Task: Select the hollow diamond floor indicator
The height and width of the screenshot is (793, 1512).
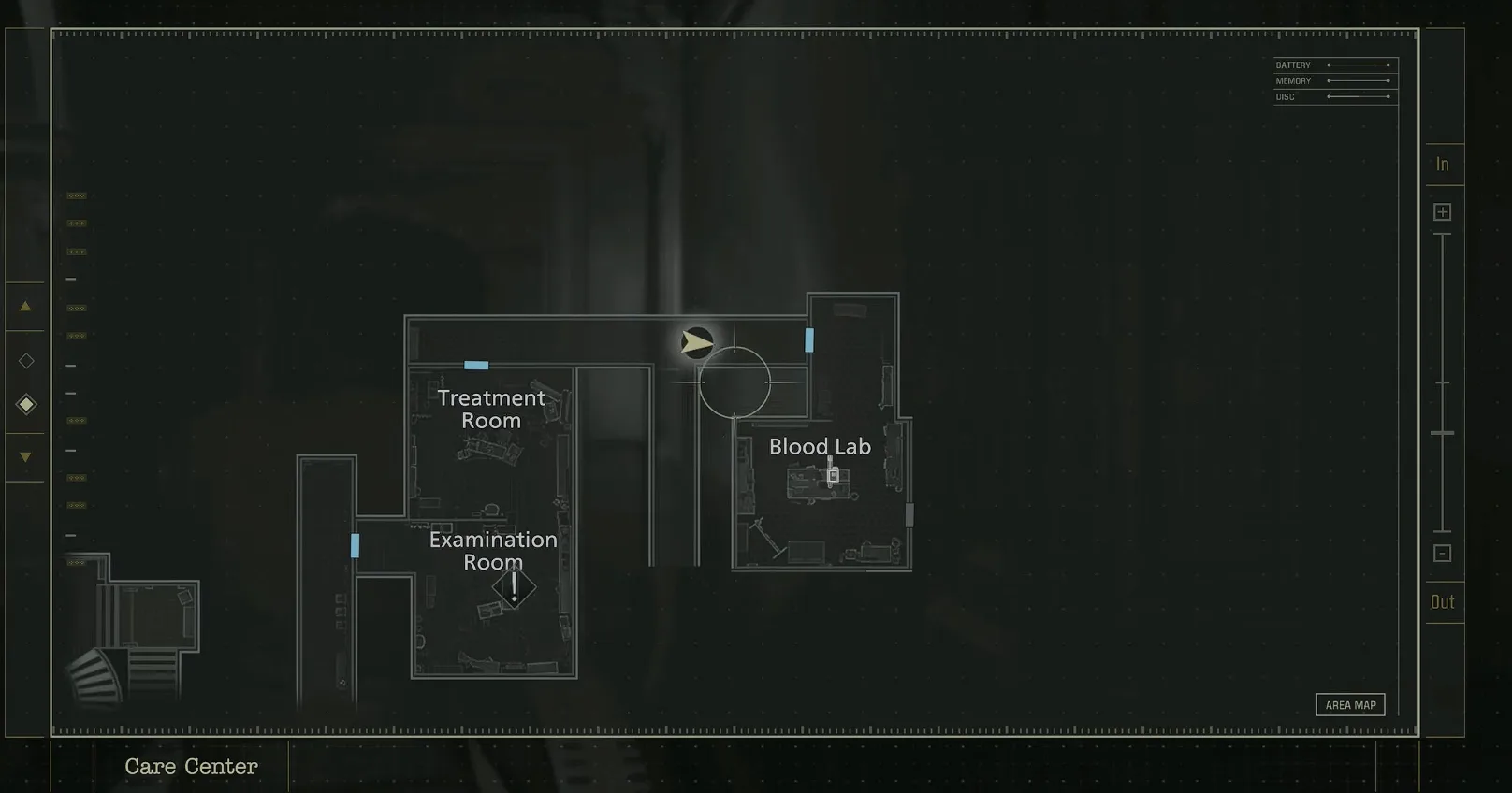Action: pos(25,359)
